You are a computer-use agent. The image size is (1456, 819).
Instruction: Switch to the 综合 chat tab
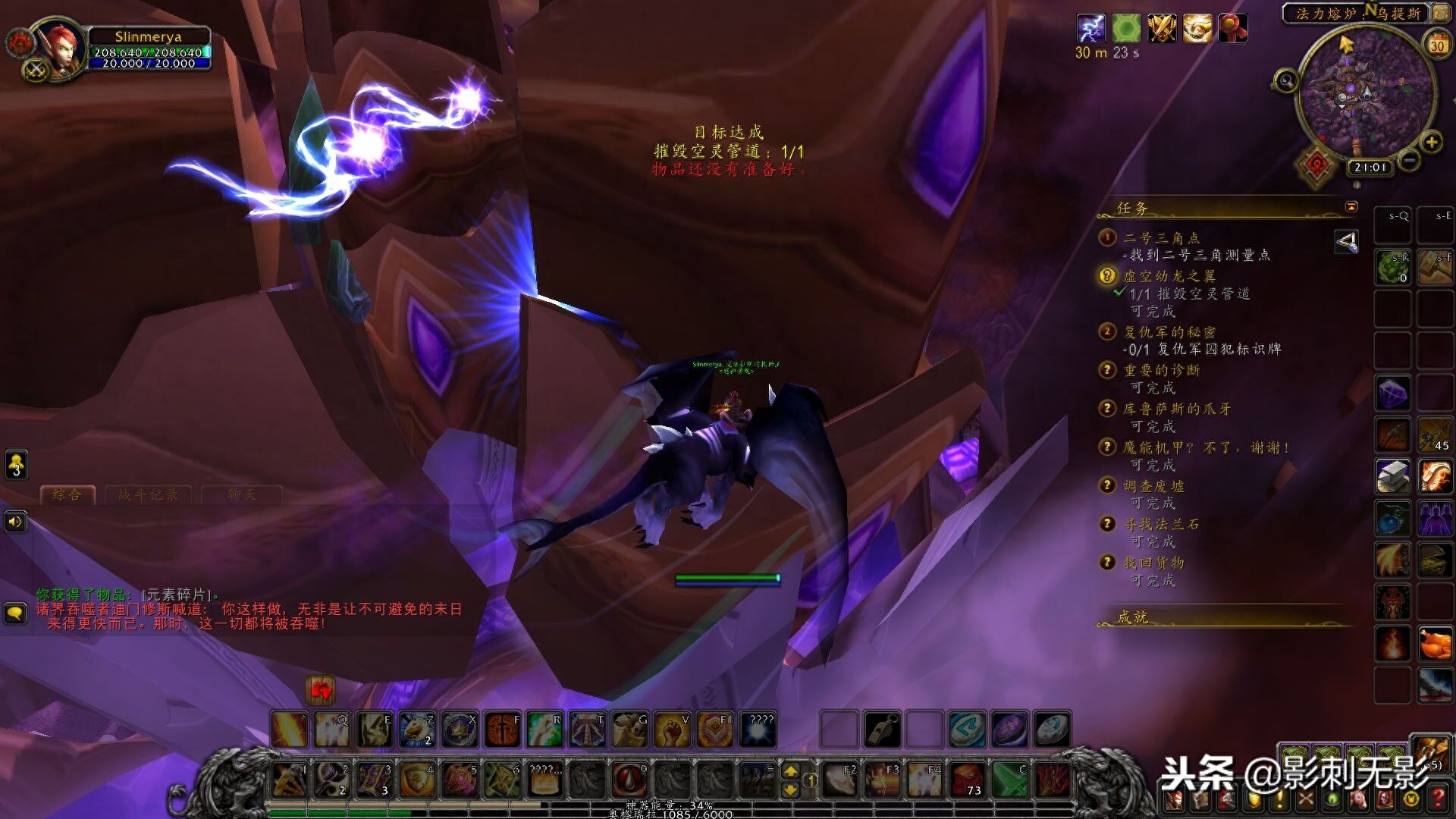point(67,495)
